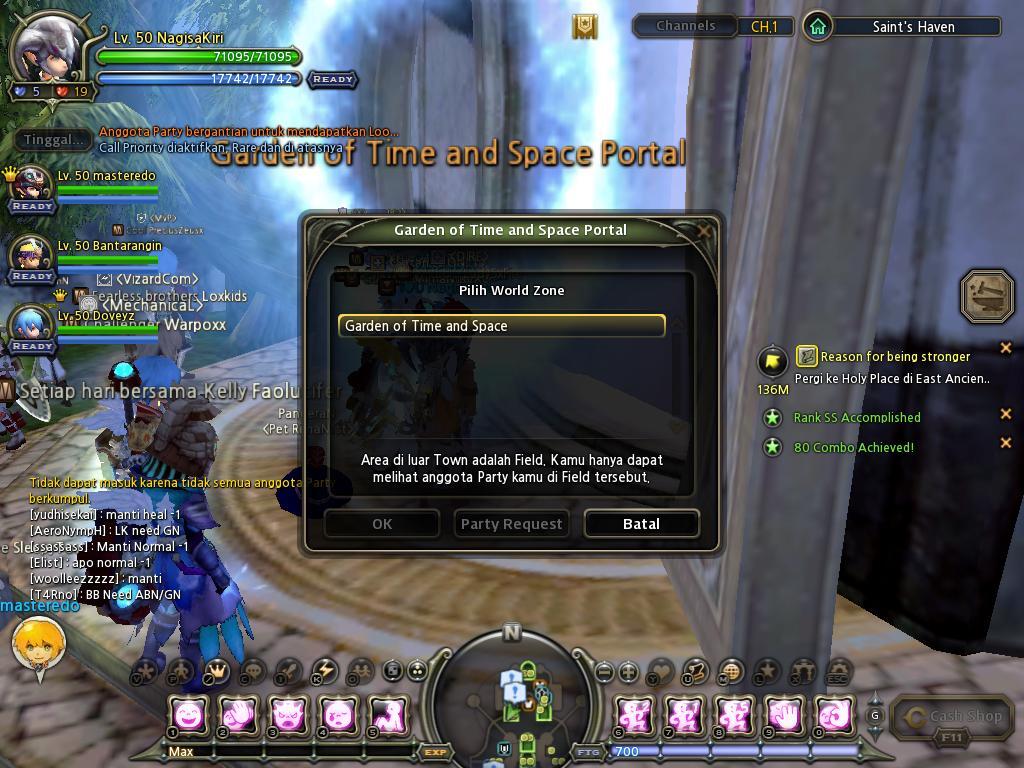Viewport: 1024px width, 768px height.
Task: Toggle your READY status button
Action: [x=332, y=79]
